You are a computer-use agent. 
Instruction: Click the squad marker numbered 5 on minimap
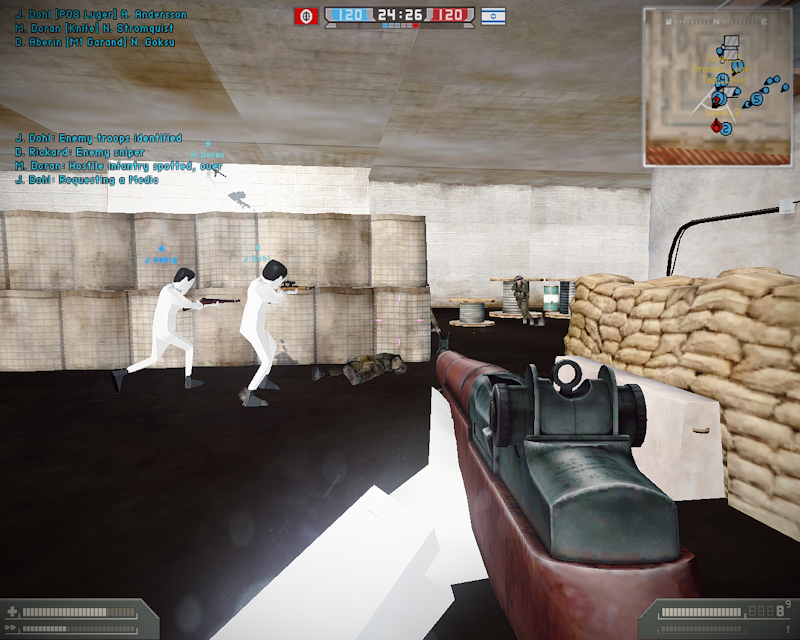[x=757, y=99]
